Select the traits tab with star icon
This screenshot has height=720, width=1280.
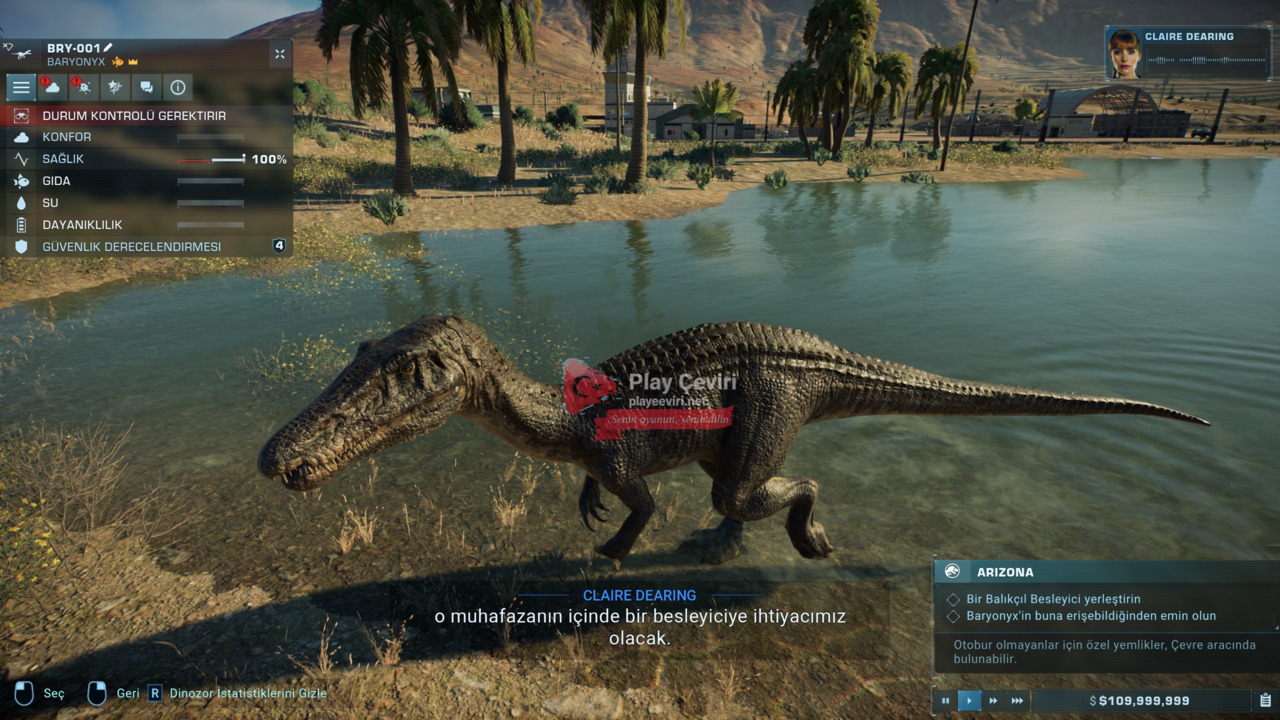[115, 87]
